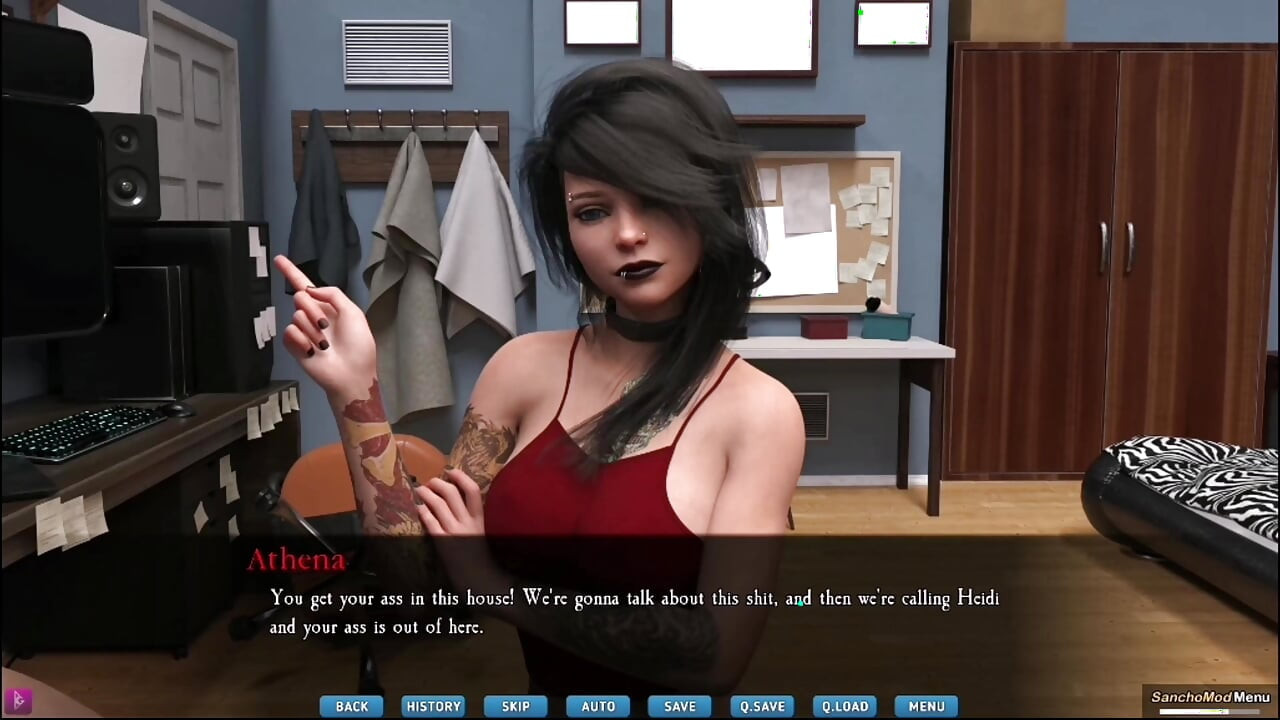Open the HISTORY dialogue log
This screenshot has width=1280, height=720.
(433, 706)
